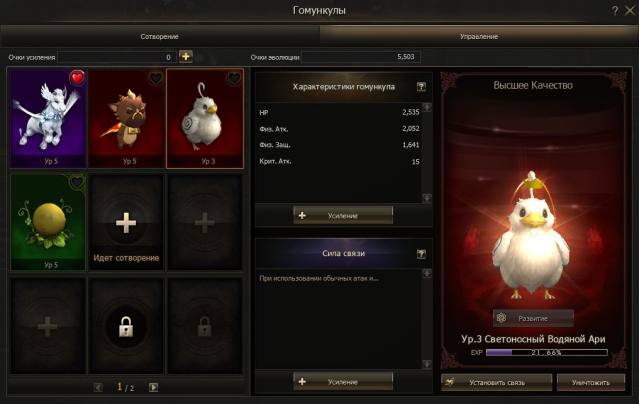Add enhancement points with the plus button
Viewport: 639px width, 404px height.
pyautogui.click(x=185, y=57)
